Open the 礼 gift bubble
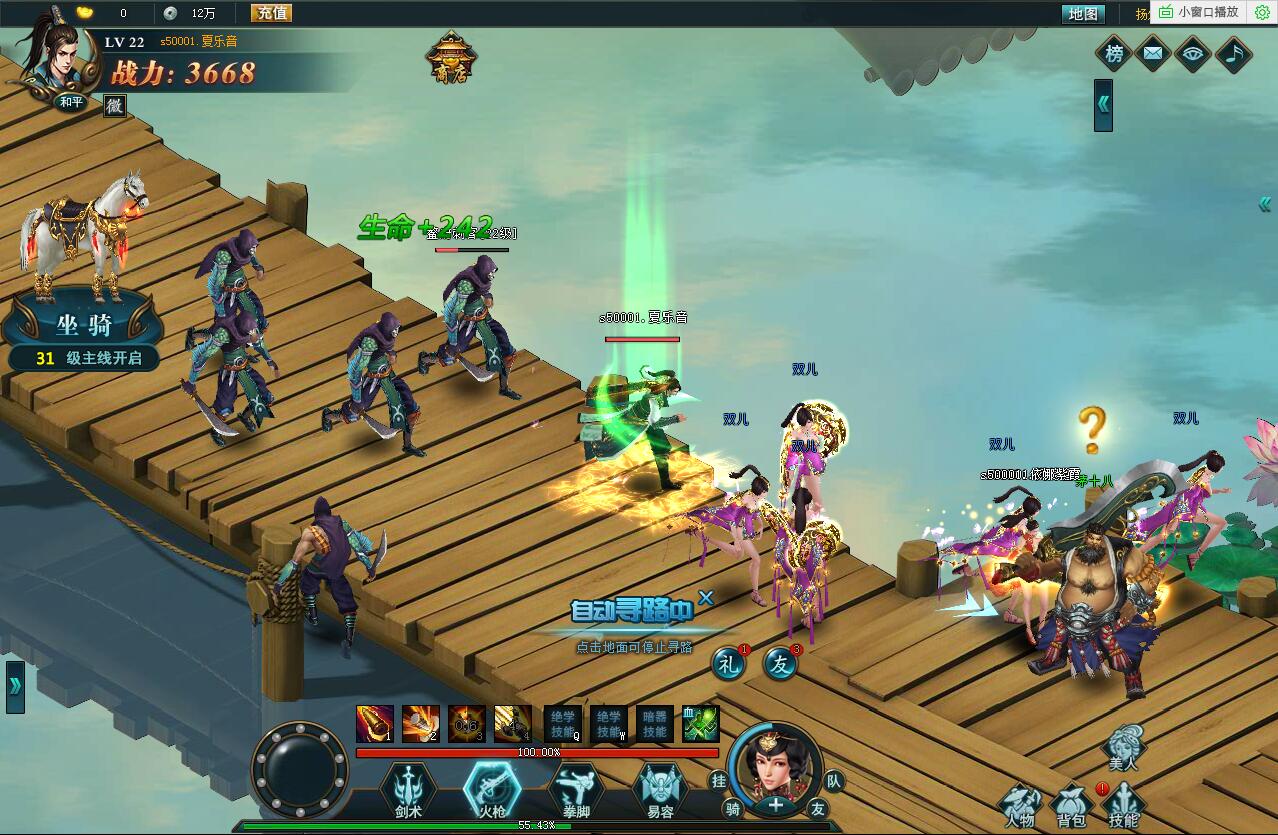Viewport: 1278px width, 835px height. point(728,662)
